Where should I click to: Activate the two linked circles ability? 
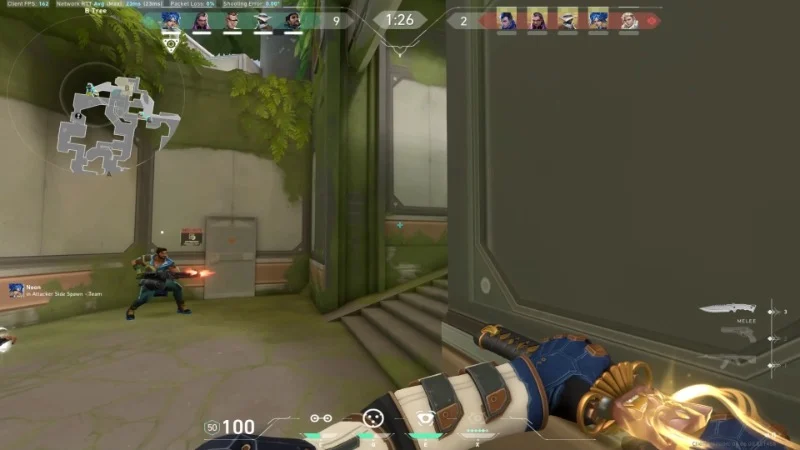tap(320, 418)
